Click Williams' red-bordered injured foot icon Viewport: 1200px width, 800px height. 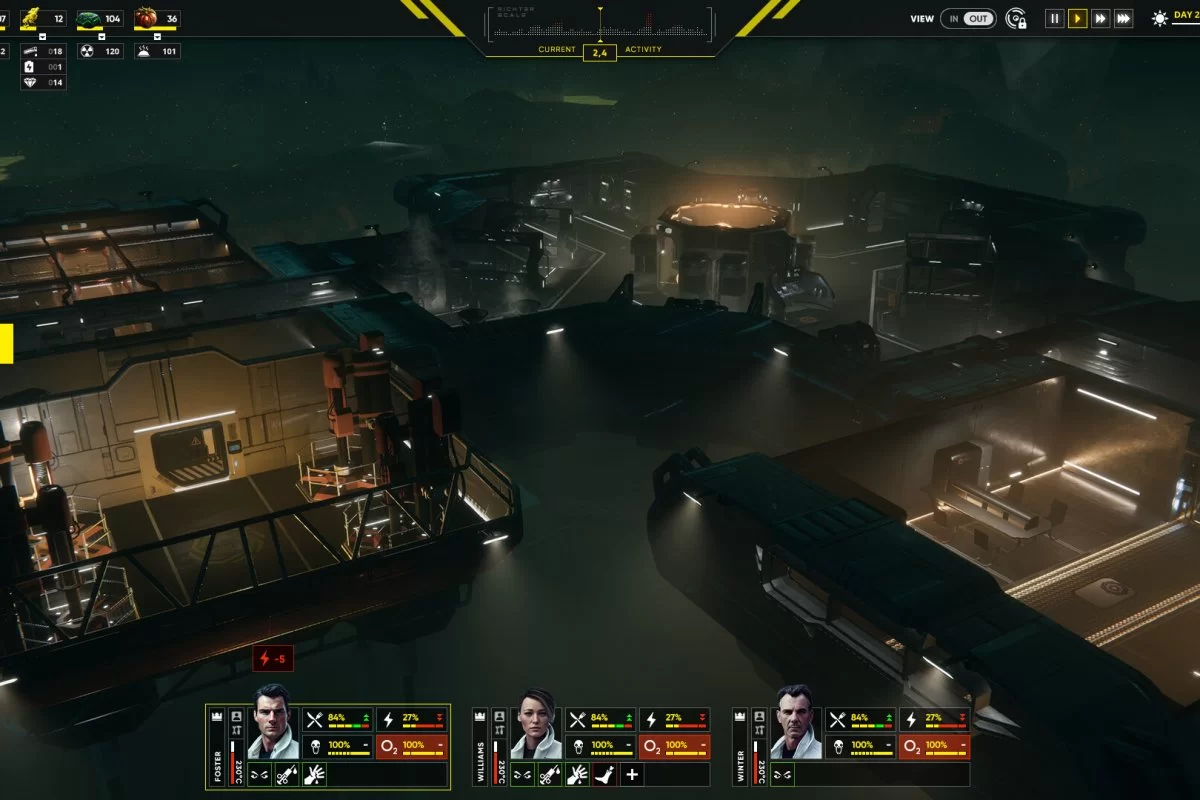605,774
